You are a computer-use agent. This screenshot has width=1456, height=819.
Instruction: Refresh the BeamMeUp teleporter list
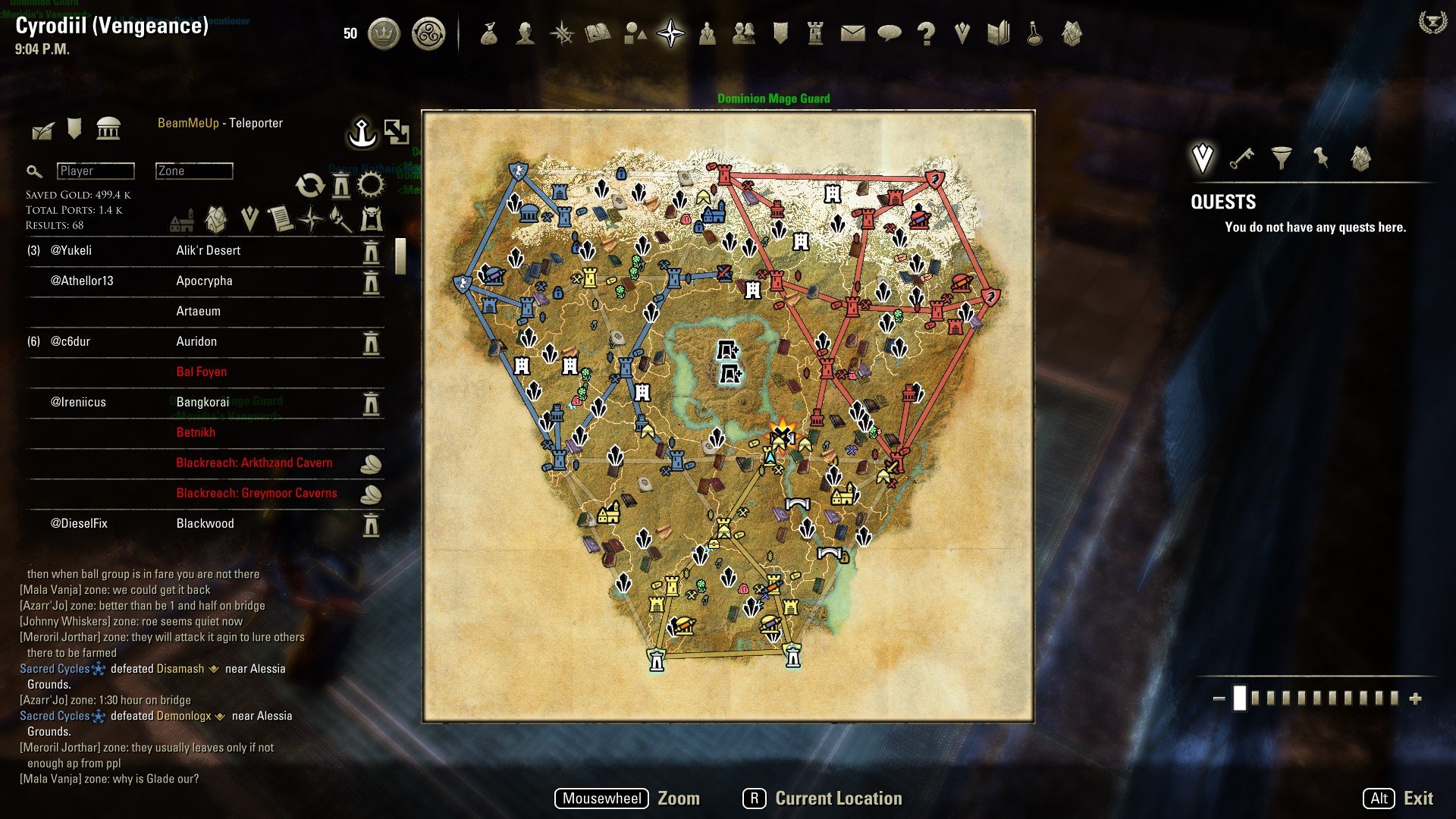(x=309, y=185)
